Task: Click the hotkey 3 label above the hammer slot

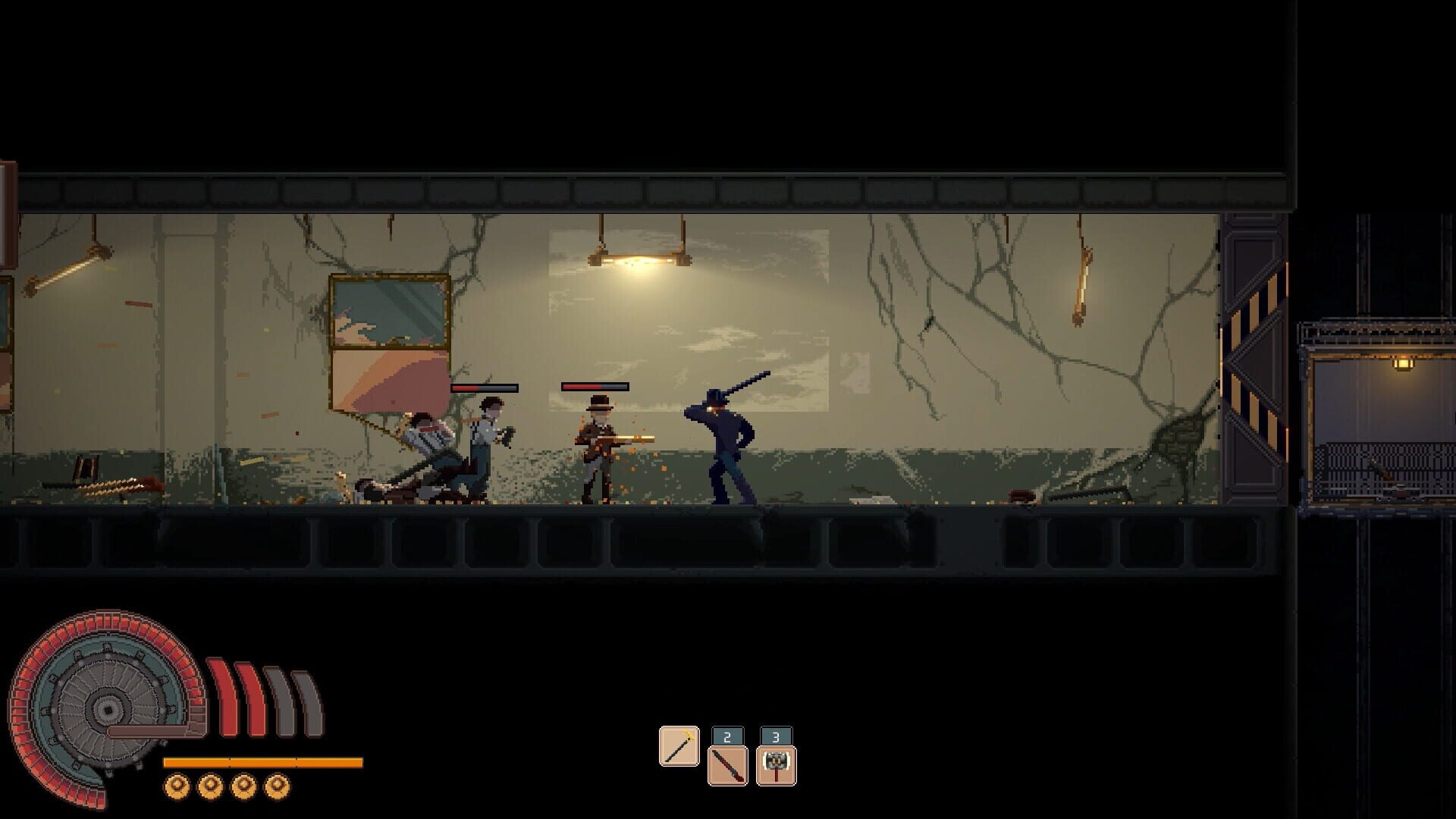Action: click(774, 734)
